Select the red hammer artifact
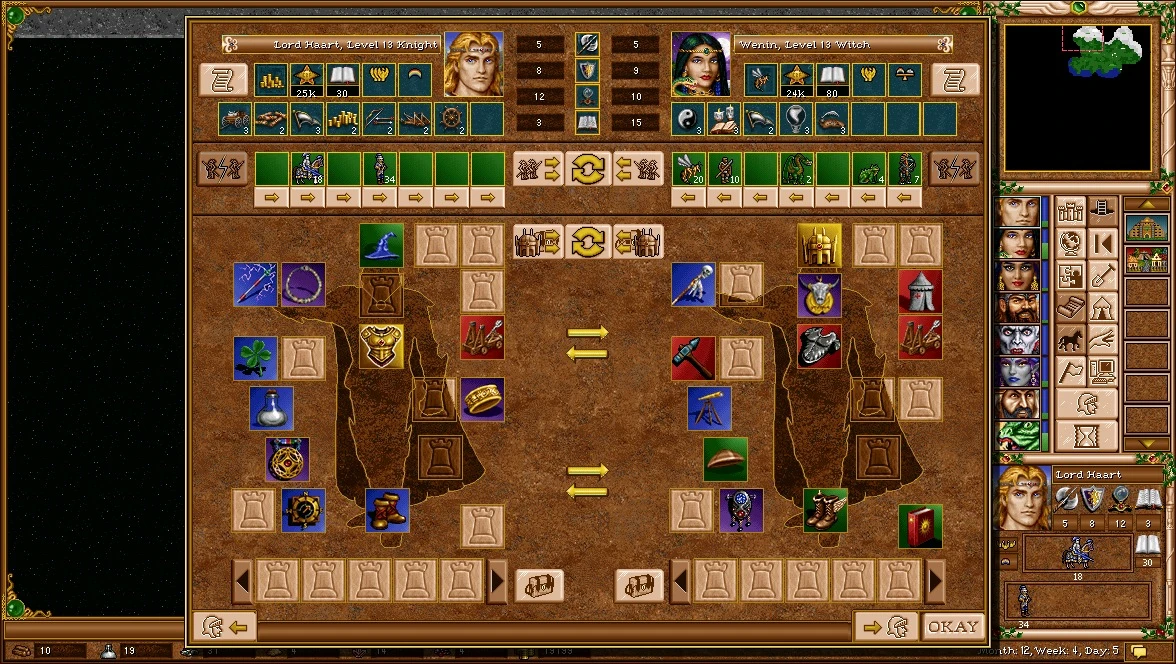This screenshot has width=1176, height=664. (693, 358)
